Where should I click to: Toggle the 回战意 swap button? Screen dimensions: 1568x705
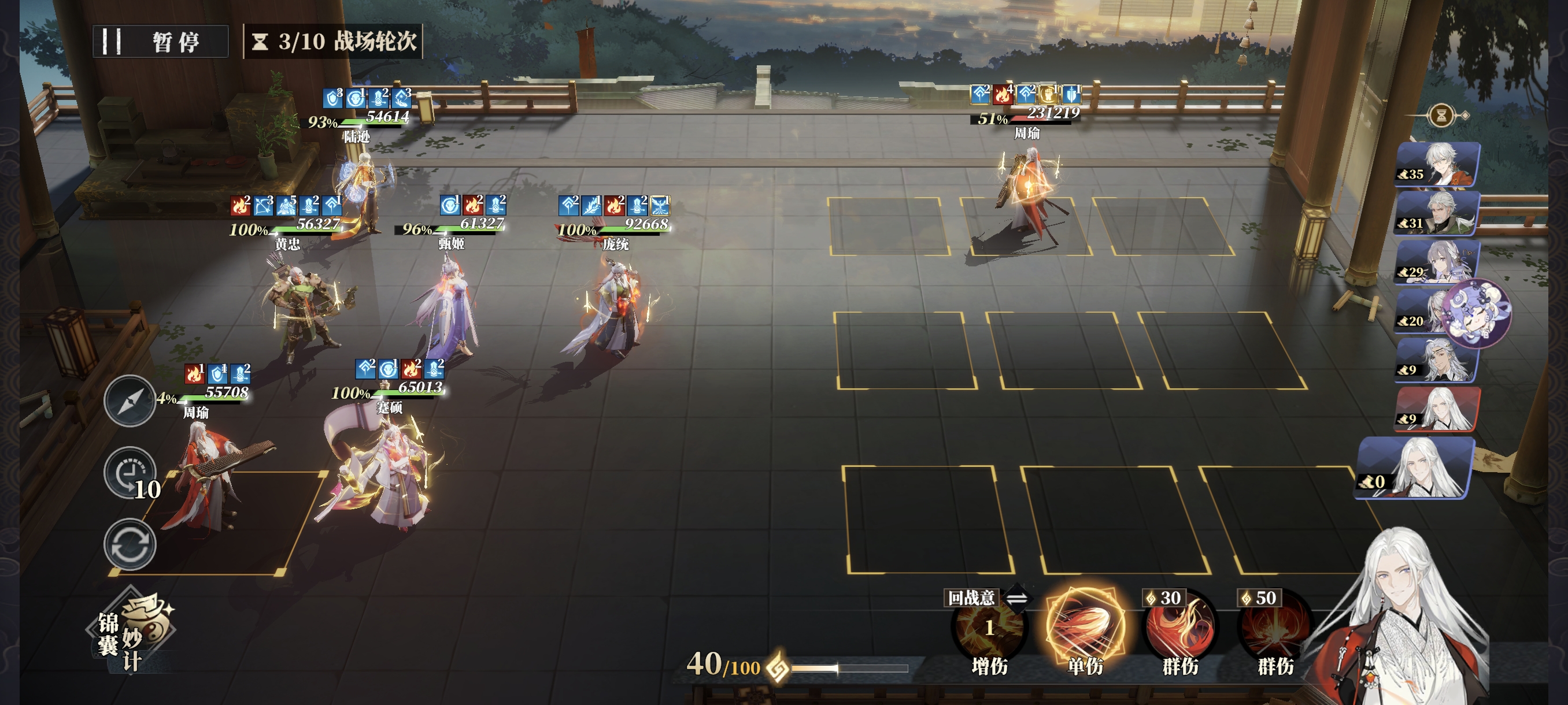[1016, 598]
